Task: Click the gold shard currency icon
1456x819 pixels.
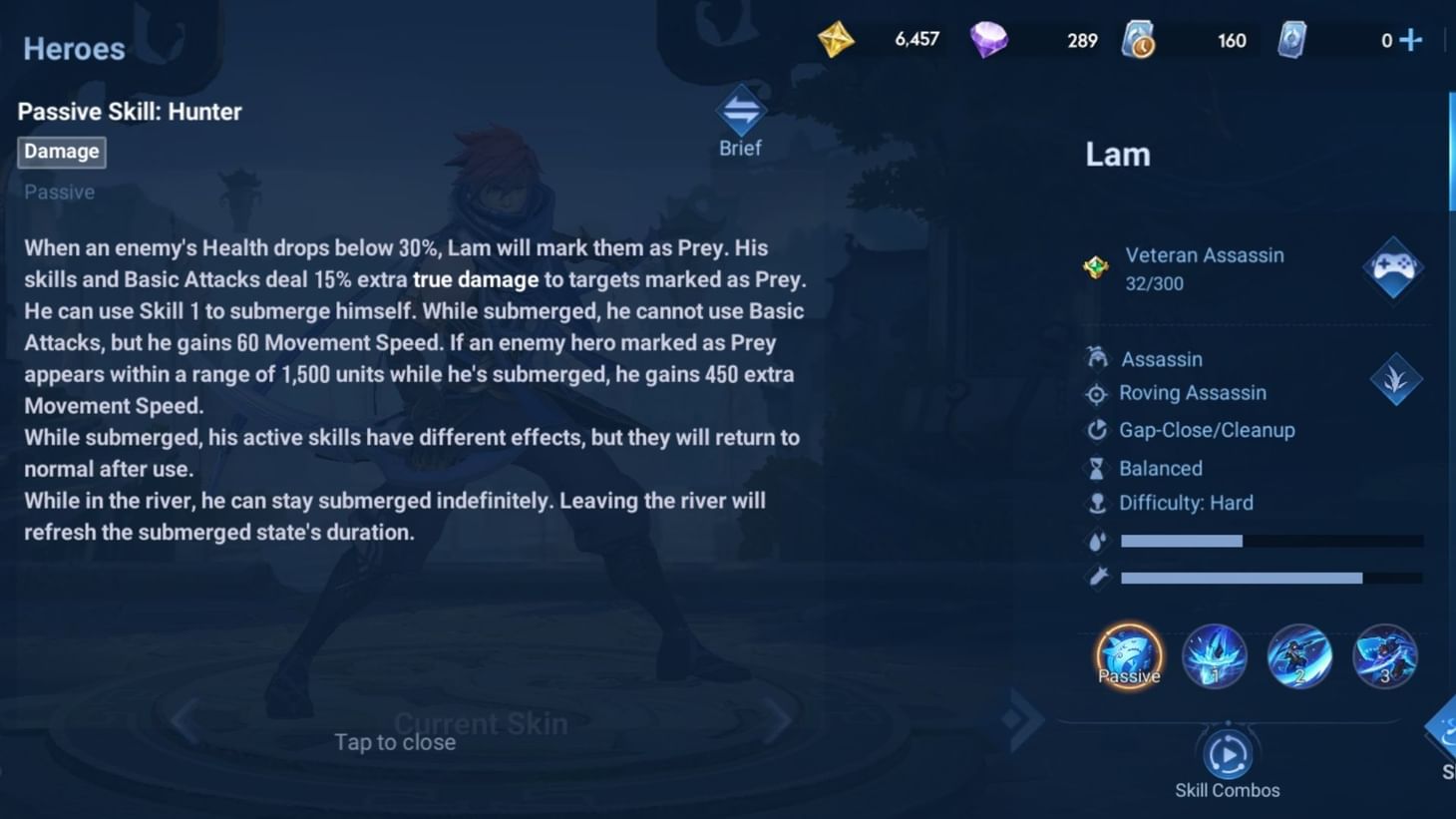Action: pyautogui.click(x=837, y=40)
